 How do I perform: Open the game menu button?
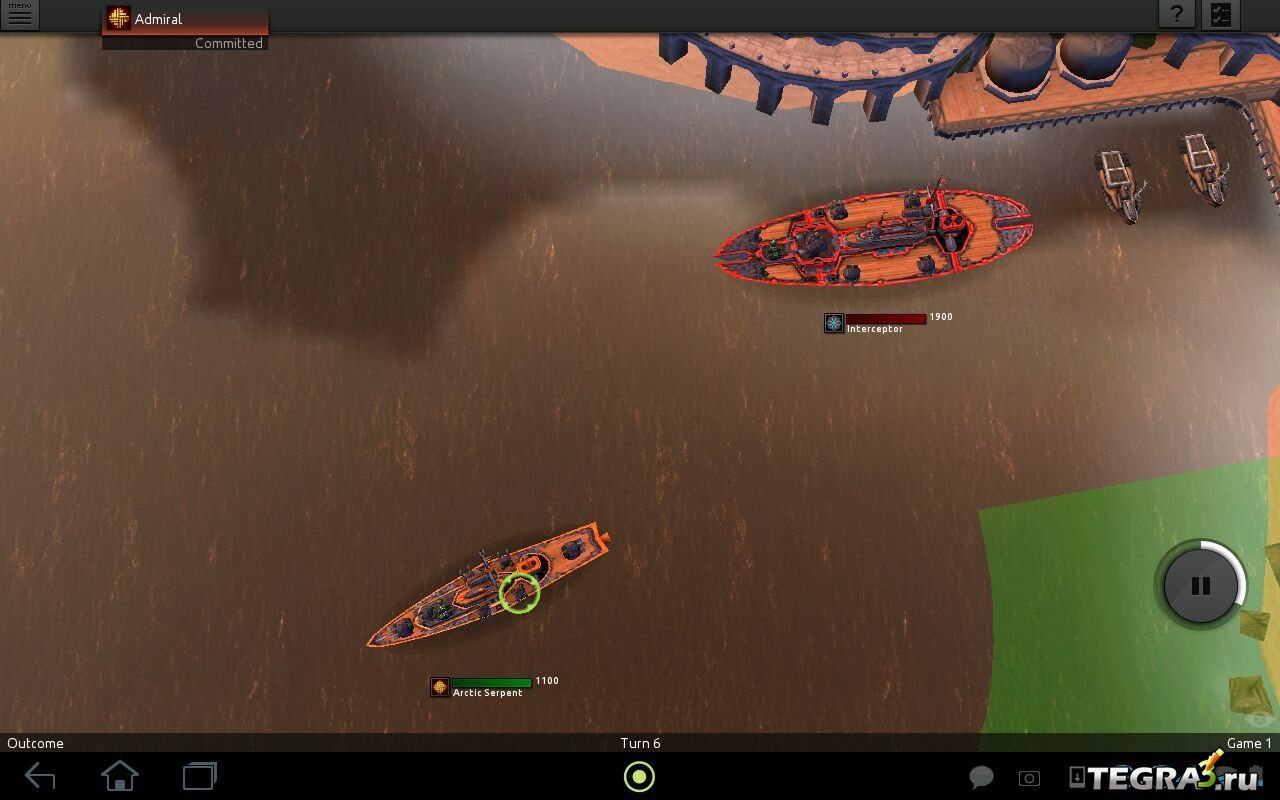tap(19, 15)
